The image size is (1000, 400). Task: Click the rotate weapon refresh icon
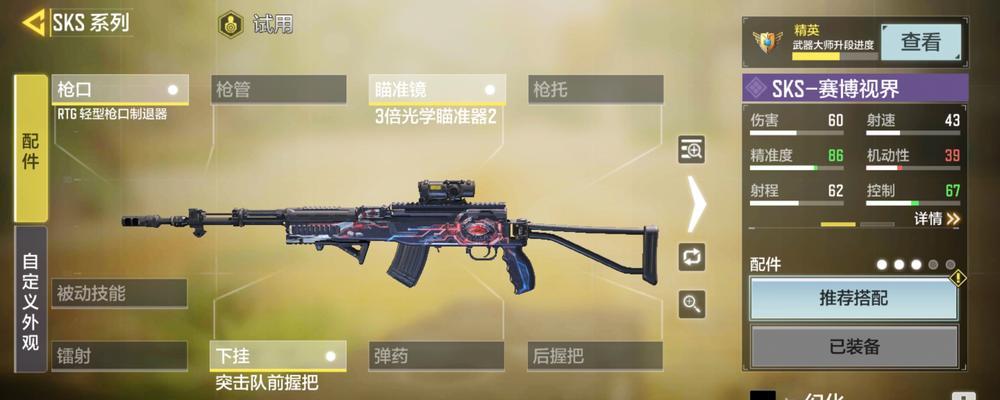pos(692,255)
